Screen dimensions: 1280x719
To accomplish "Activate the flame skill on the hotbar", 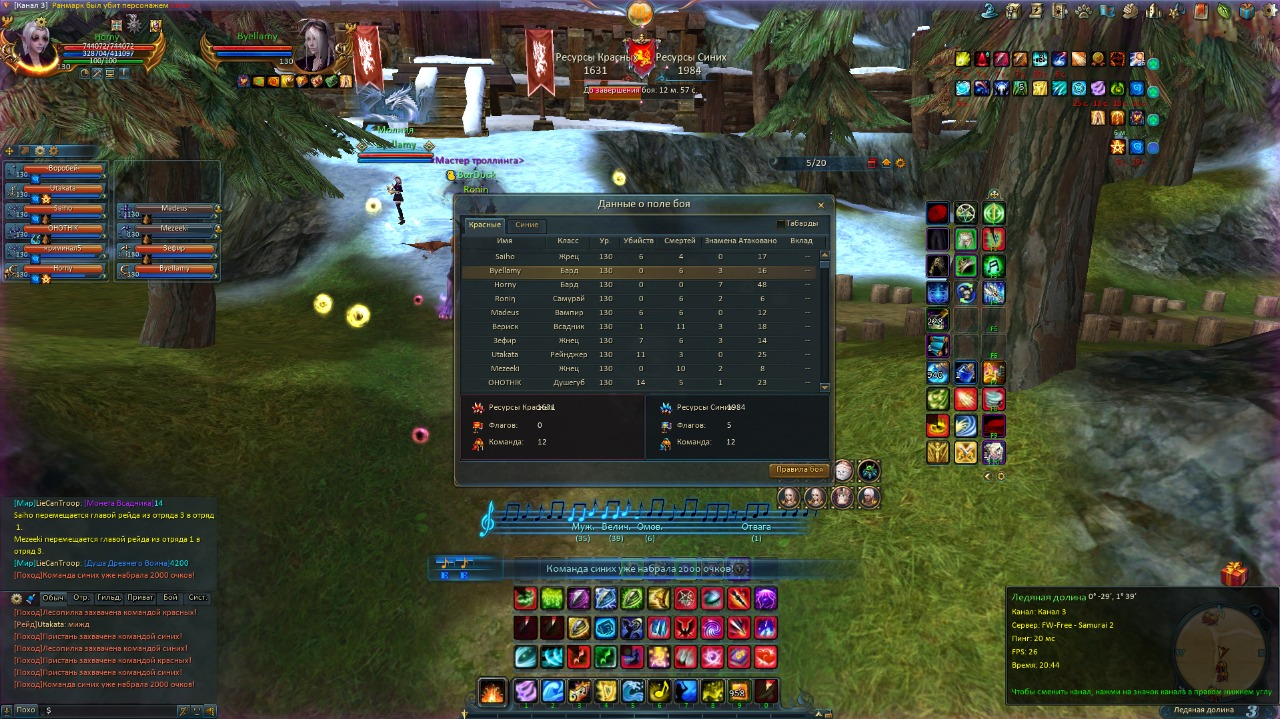I will (492, 691).
